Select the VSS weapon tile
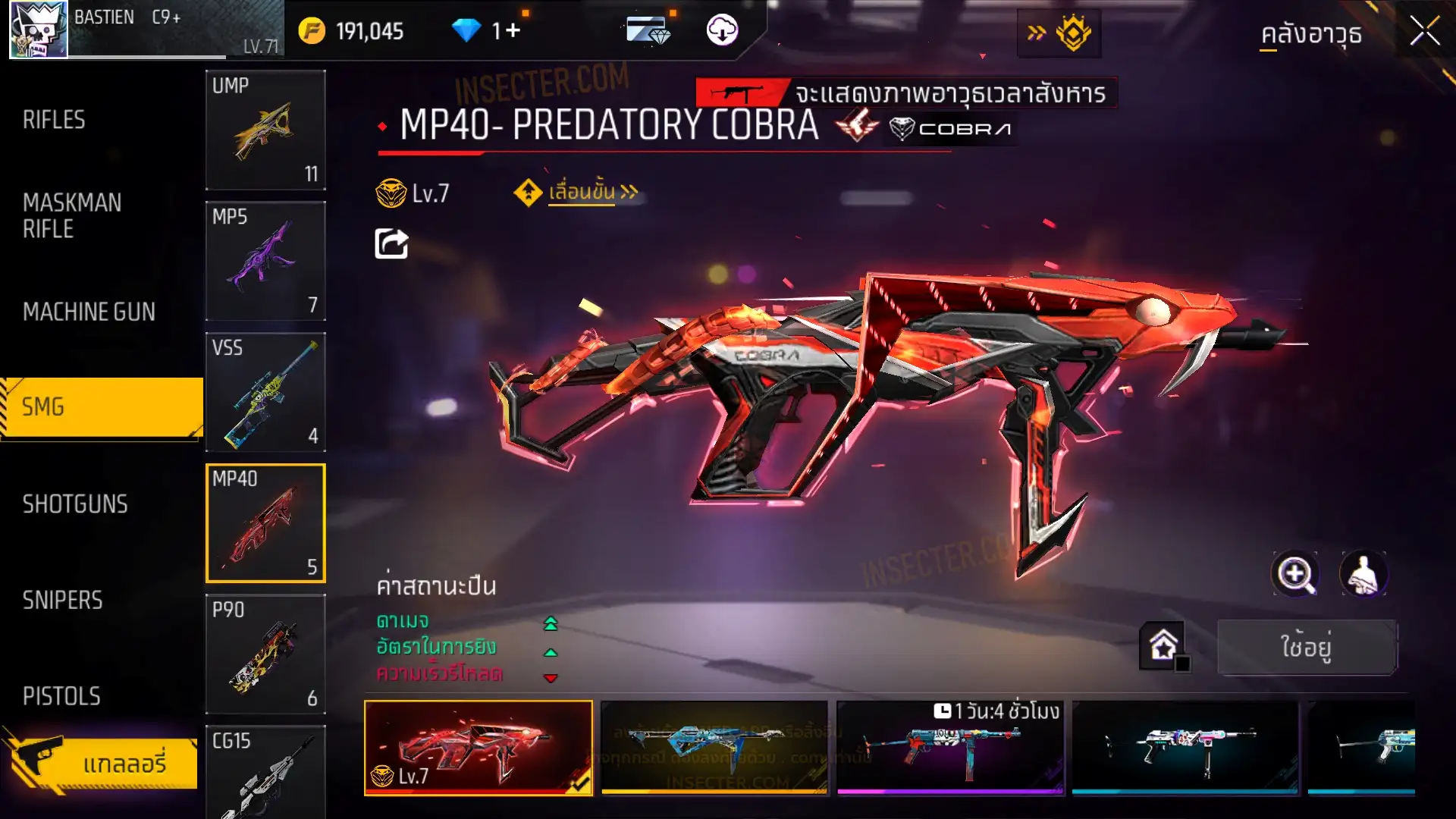1456x819 pixels. tap(265, 392)
